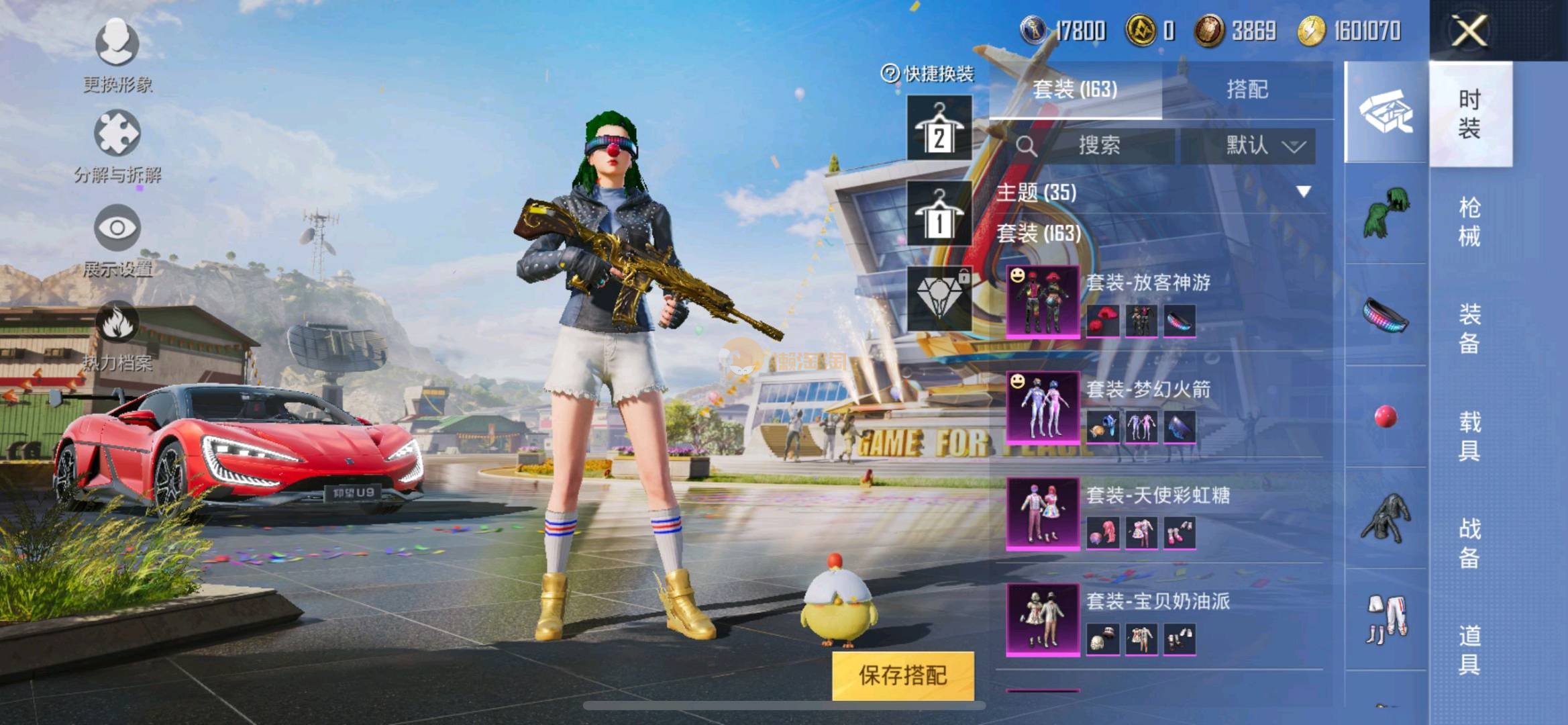Click the 搜索 search field
The height and width of the screenshot is (725, 1568).
(1098, 145)
